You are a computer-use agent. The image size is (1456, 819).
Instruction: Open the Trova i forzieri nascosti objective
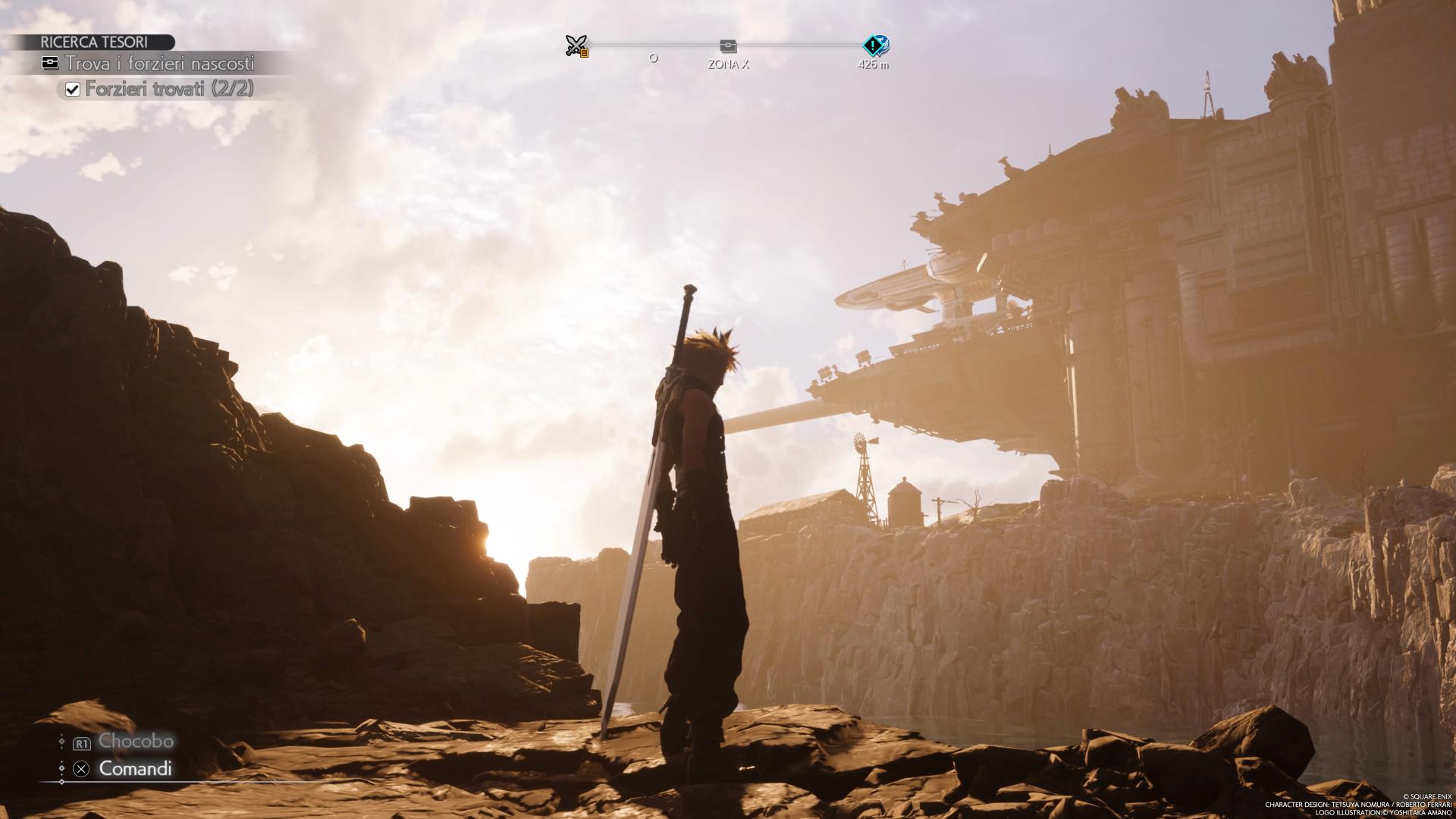click(159, 64)
